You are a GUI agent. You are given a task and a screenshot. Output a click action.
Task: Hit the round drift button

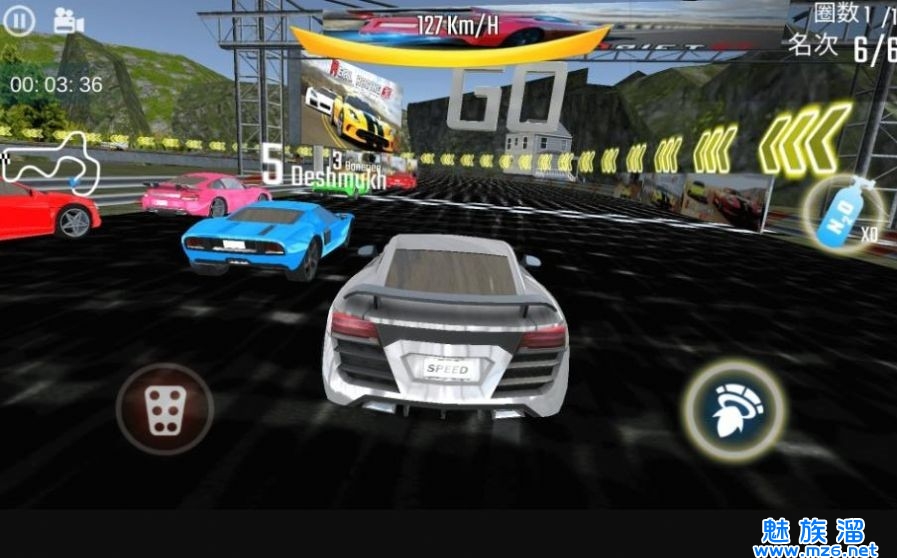pos(733,409)
